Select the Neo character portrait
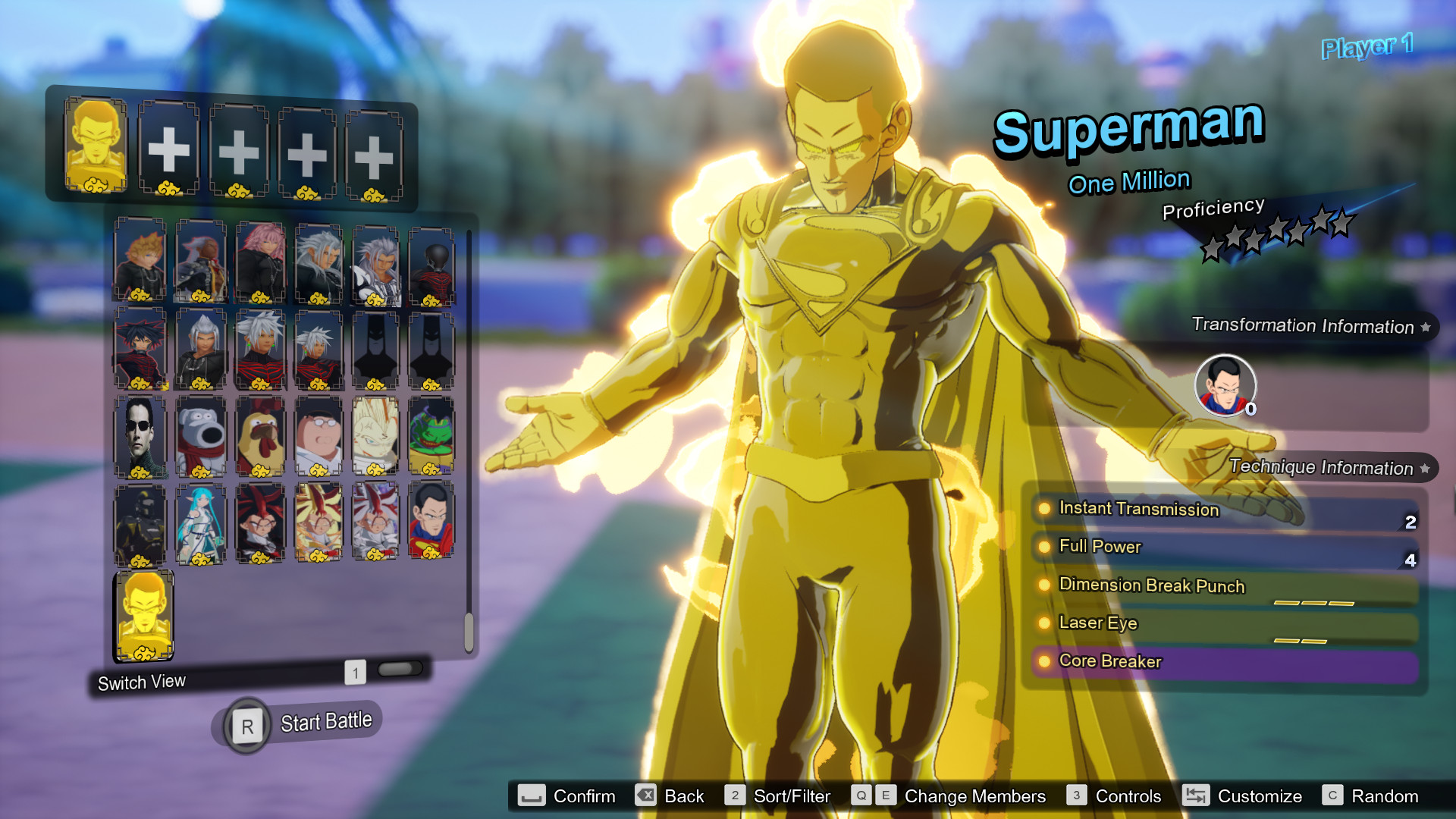1456x819 pixels. click(140, 438)
